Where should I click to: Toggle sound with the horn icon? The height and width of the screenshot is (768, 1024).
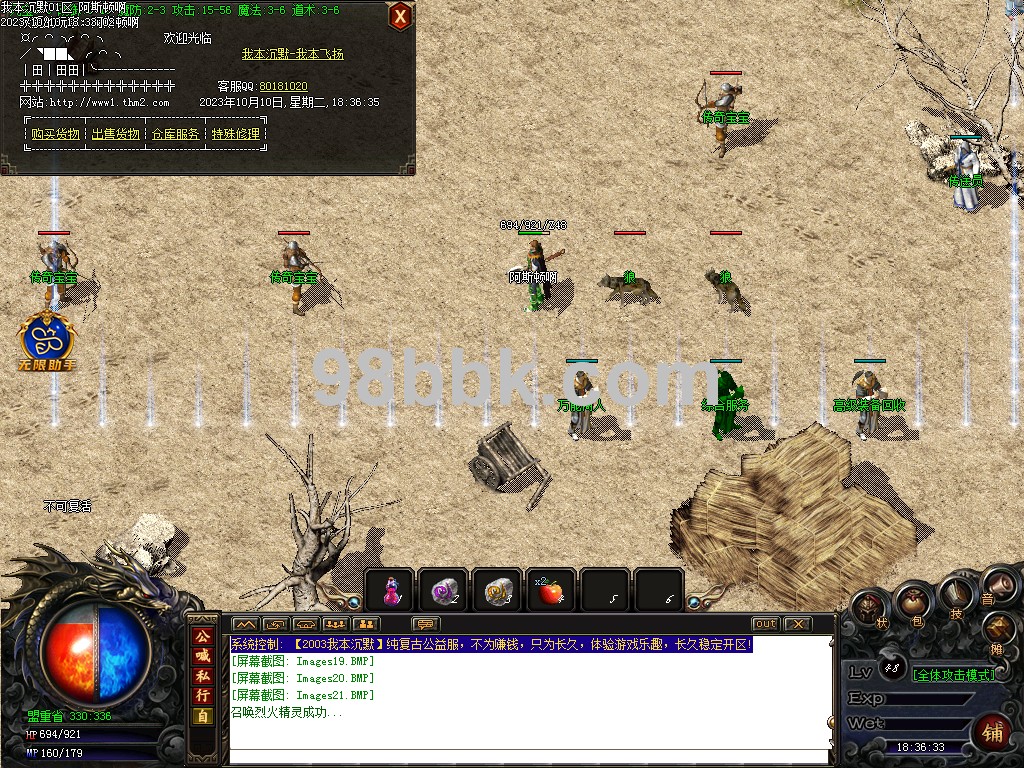point(993,585)
